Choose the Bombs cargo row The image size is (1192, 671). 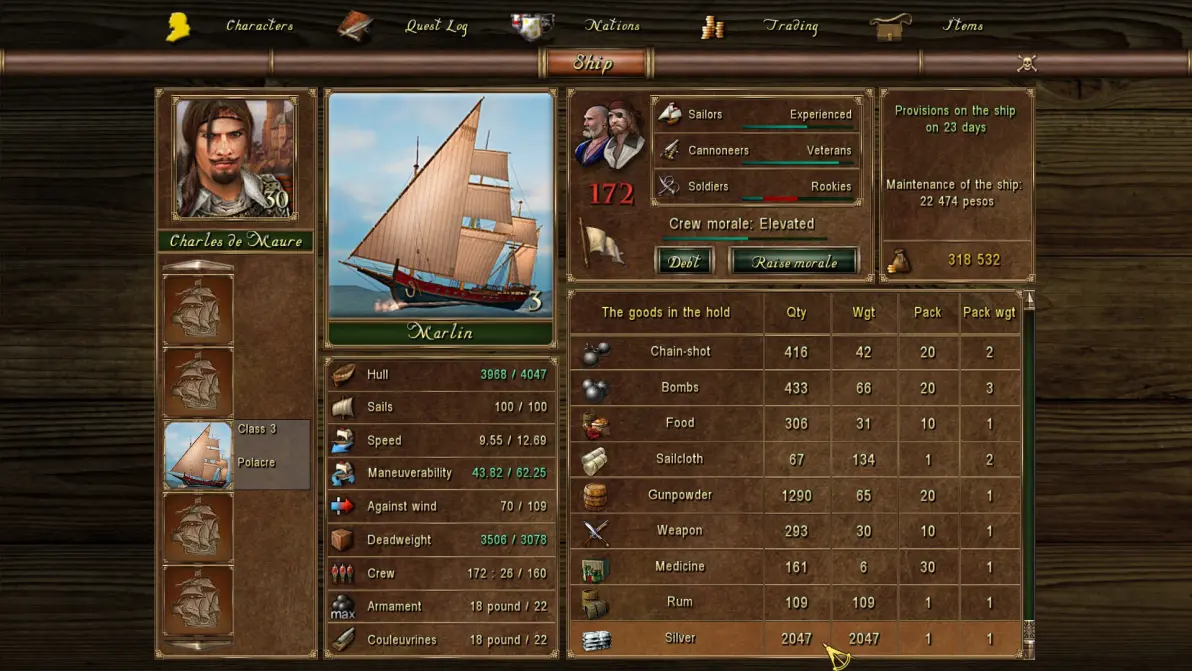[x=680, y=388]
